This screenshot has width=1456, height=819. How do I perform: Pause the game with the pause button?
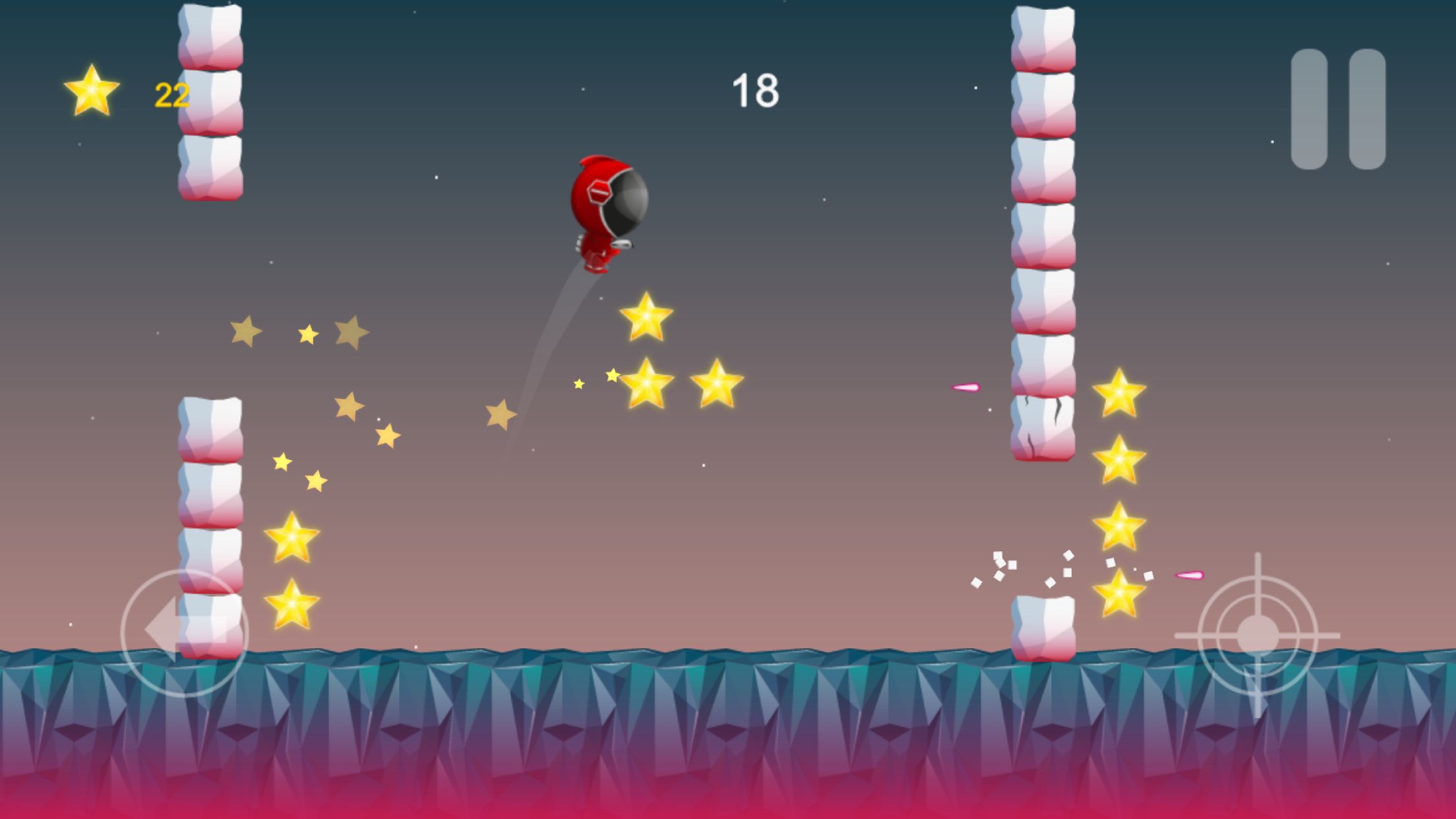(x=1338, y=109)
